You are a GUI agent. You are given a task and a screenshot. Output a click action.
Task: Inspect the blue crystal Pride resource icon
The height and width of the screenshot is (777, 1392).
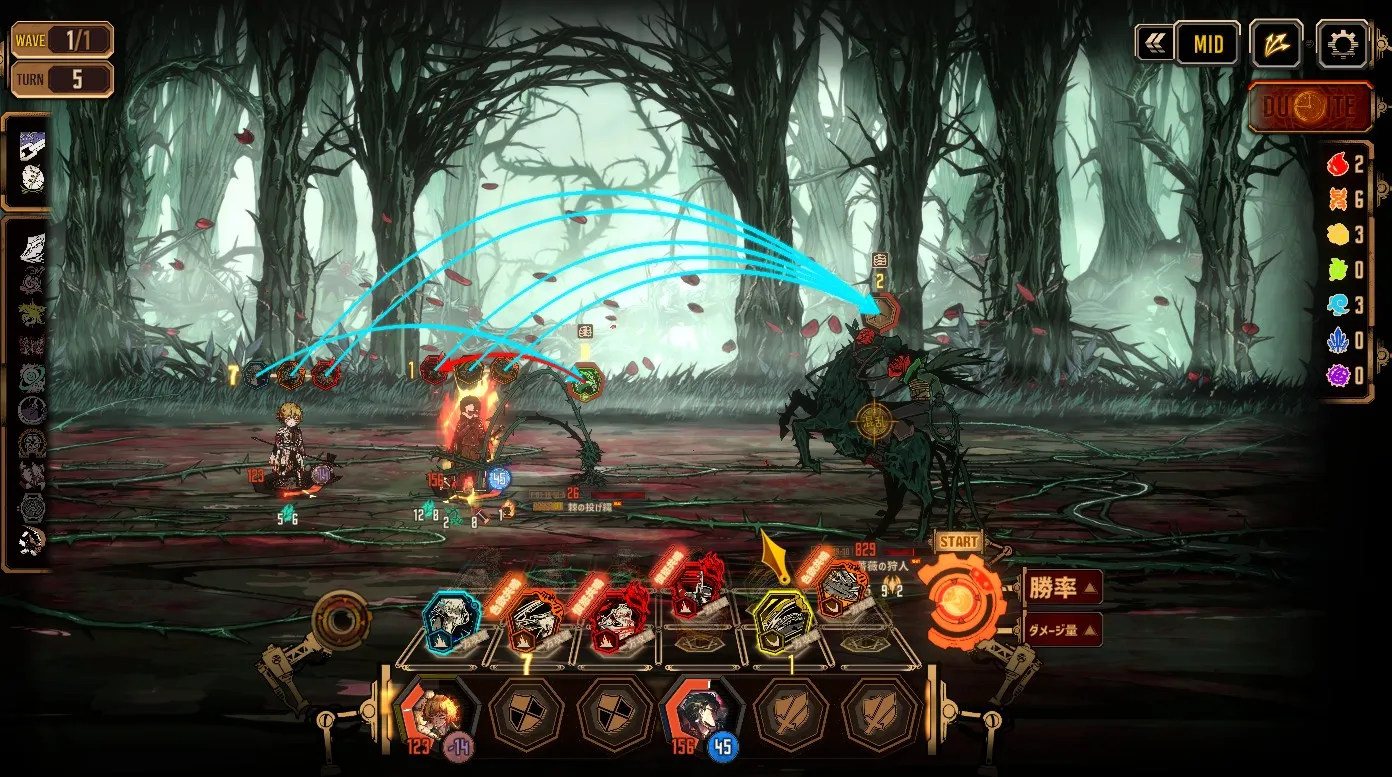(x=1337, y=341)
